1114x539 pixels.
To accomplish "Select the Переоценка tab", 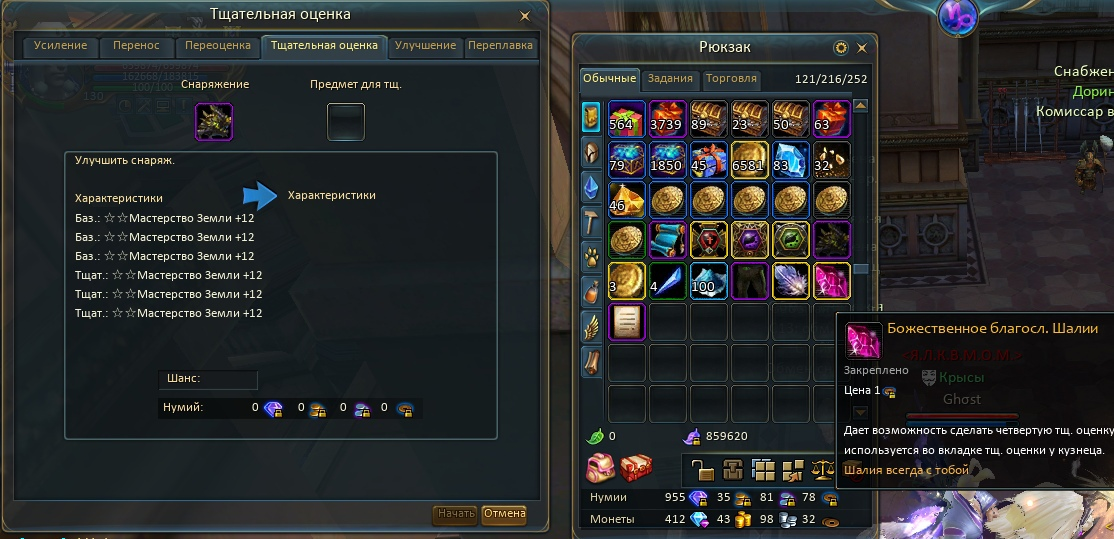I will pyautogui.click(x=216, y=46).
